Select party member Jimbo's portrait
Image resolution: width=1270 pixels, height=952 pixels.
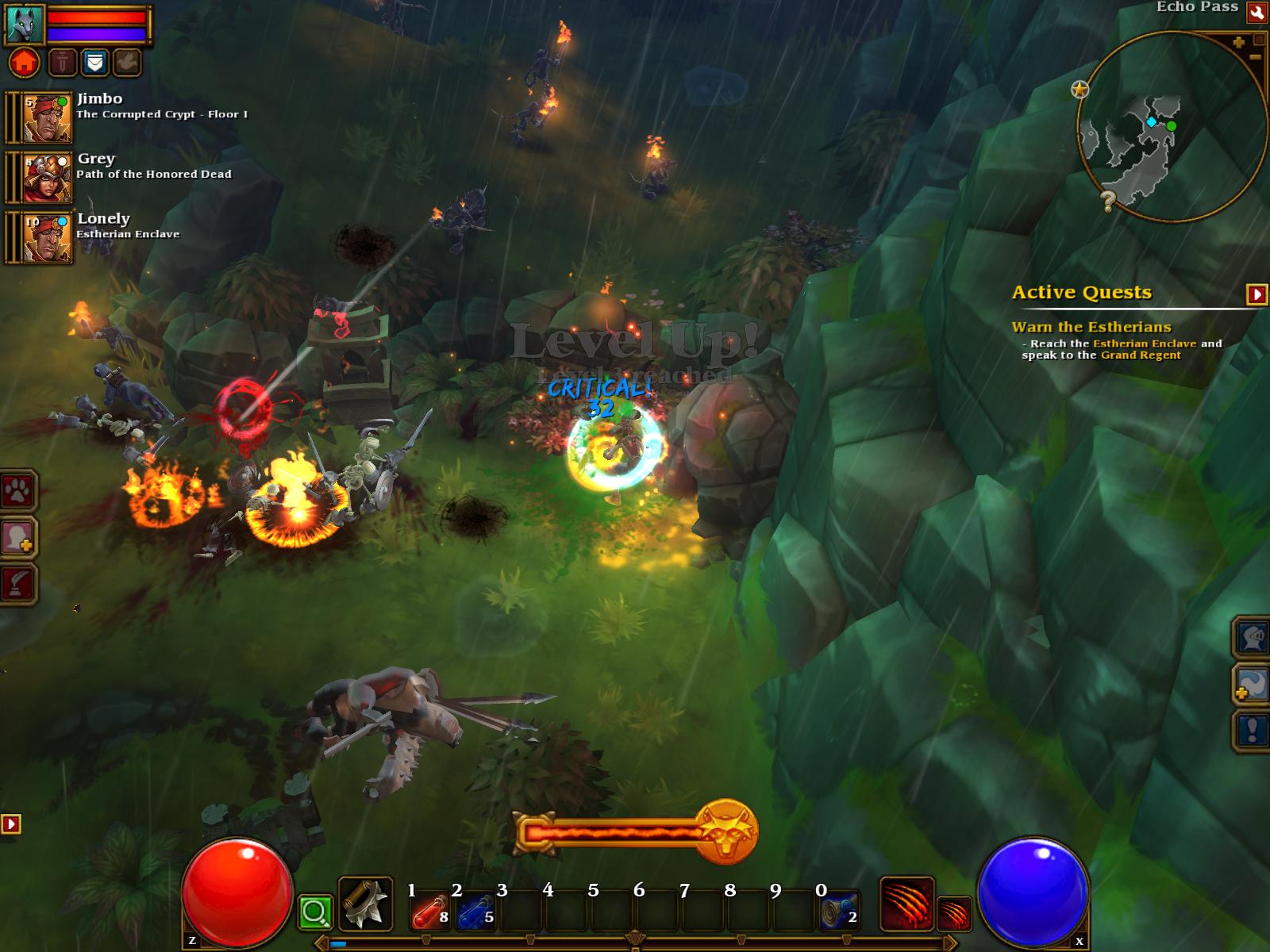pos(47,117)
